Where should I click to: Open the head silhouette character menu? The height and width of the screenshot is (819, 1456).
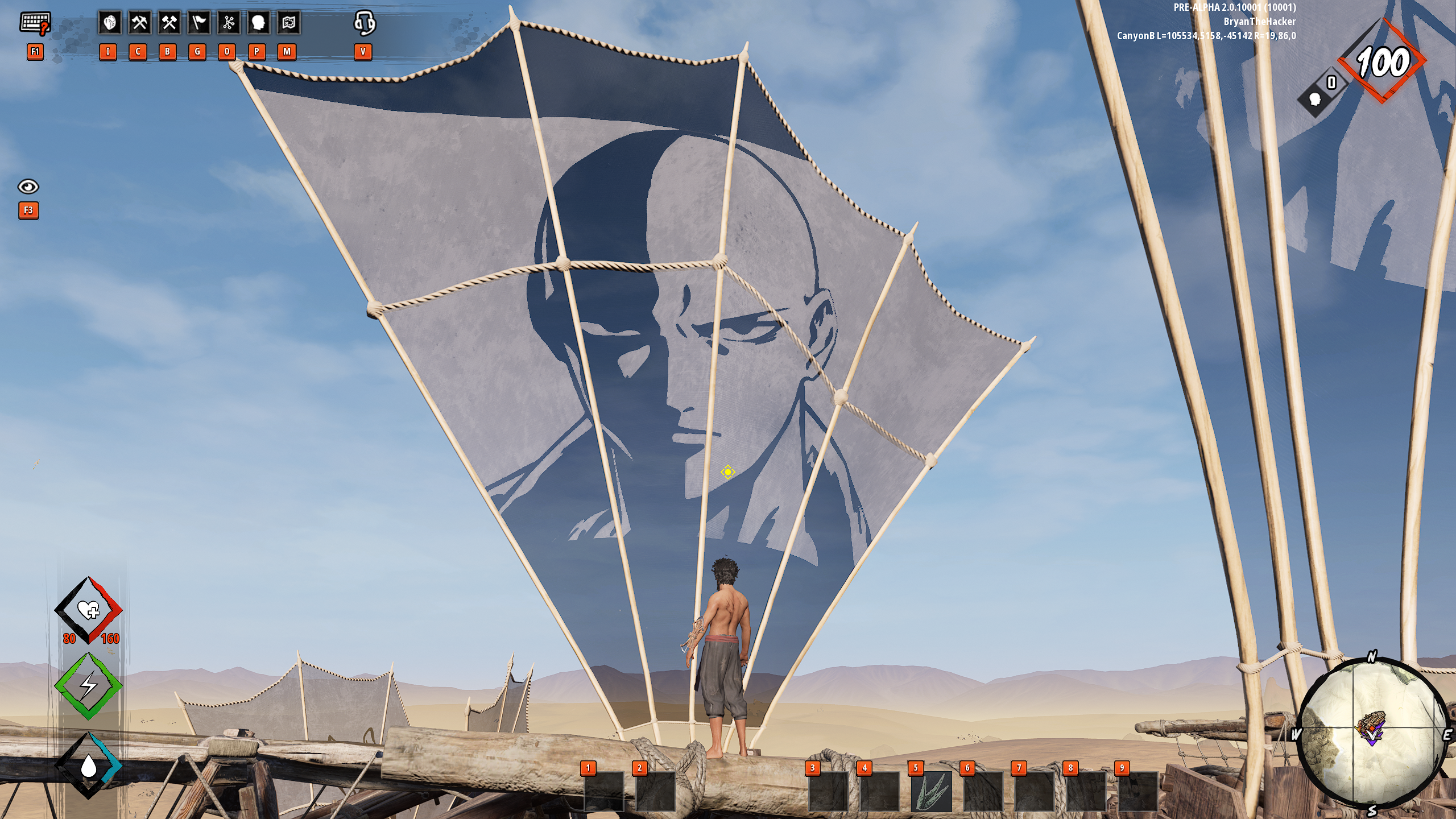point(258,23)
